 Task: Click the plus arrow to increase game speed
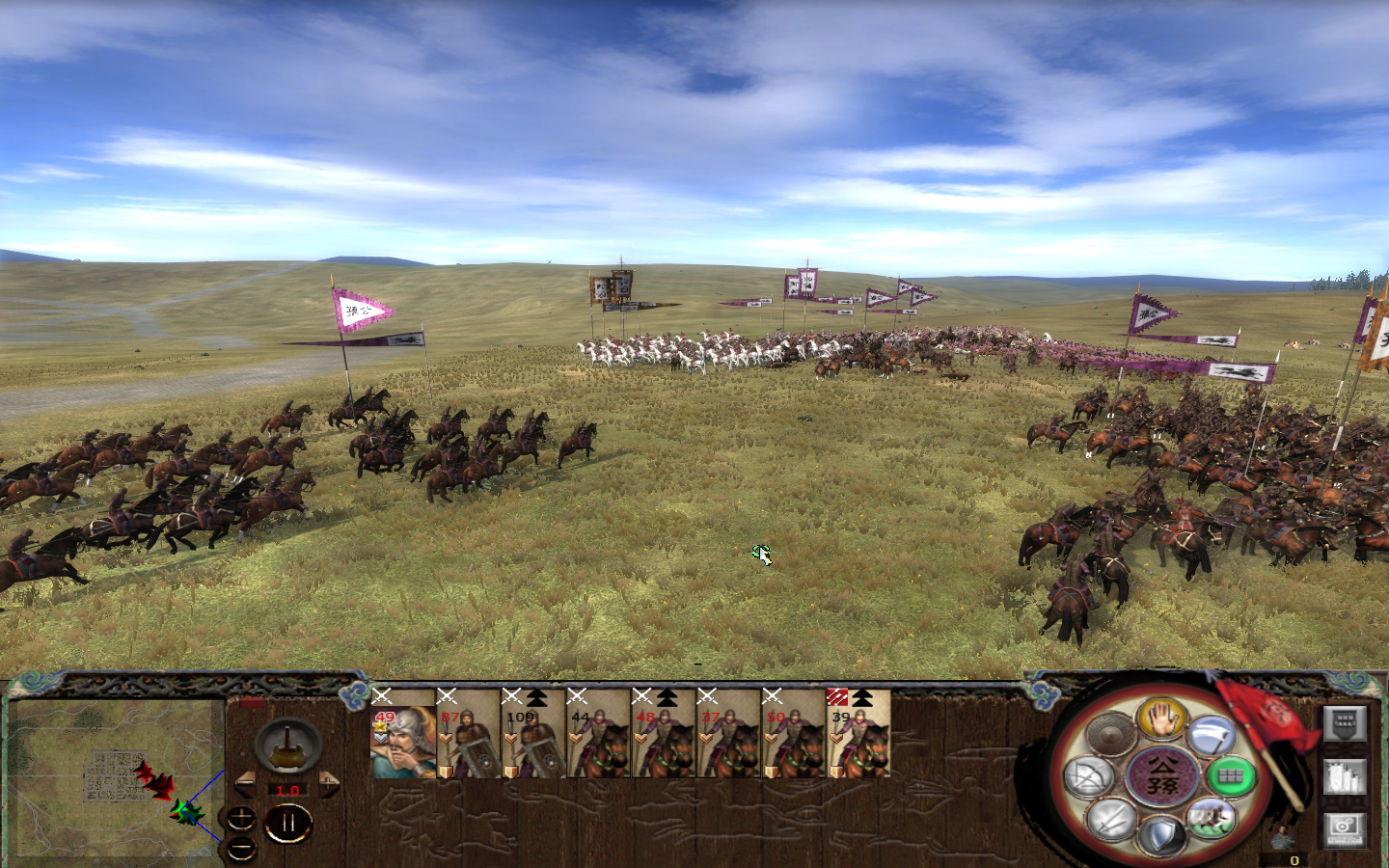pos(329,784)
